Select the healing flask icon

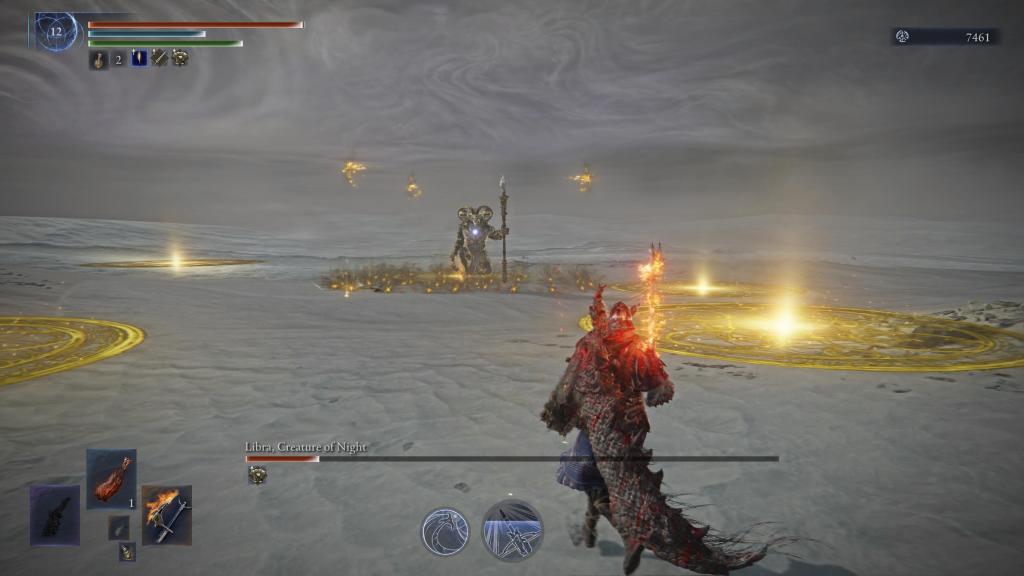[98, 59]
